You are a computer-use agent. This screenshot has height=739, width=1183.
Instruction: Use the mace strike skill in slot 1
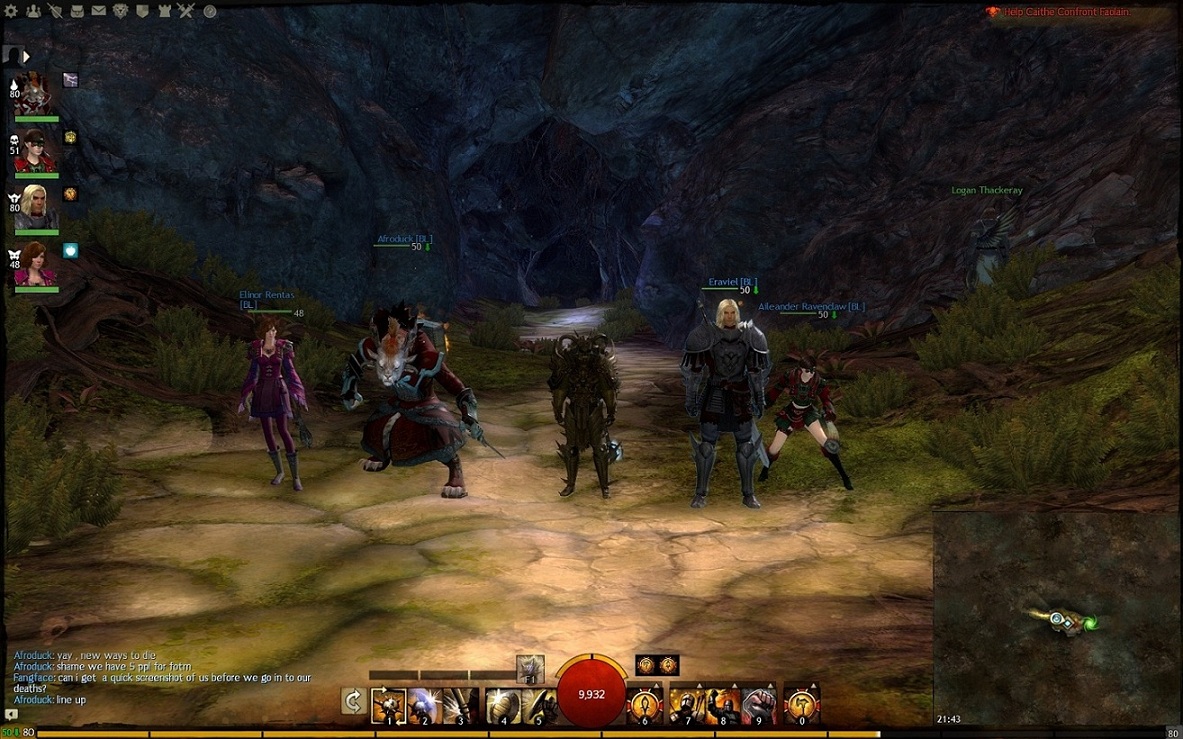click(x=388, y=705)
